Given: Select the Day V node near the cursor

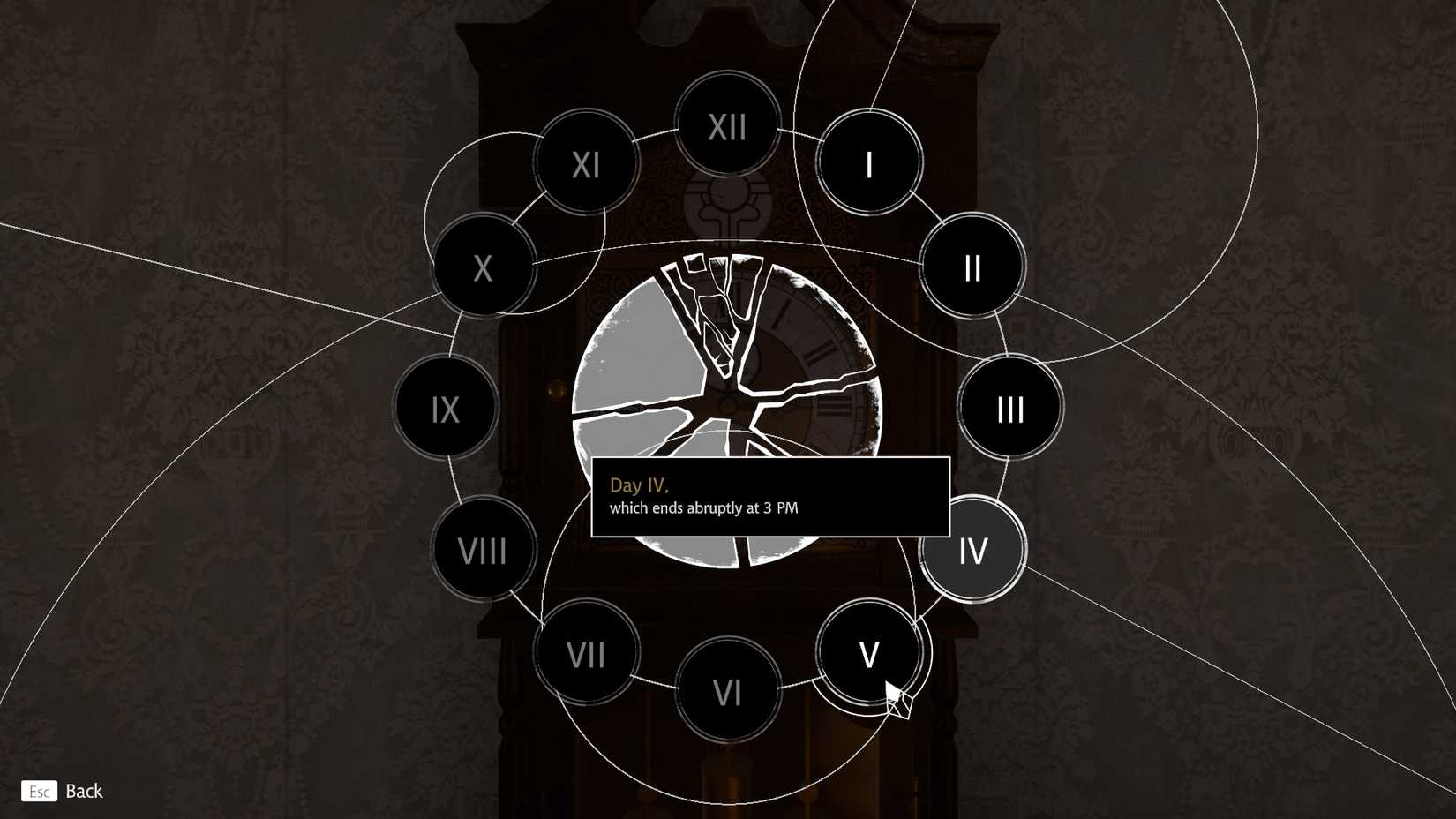Looking at the screenshot, I should 868,654.
